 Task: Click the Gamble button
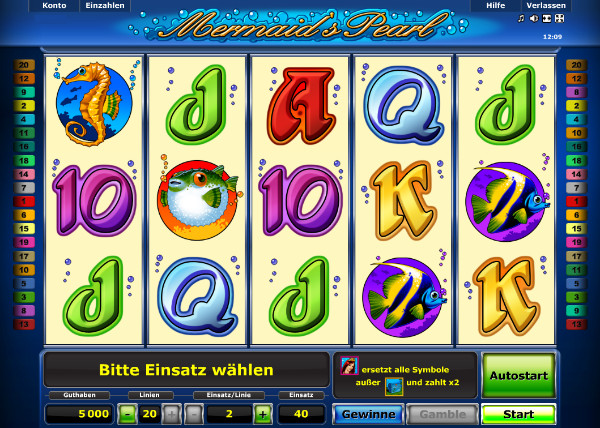pyautogui.click(x=441, y=414)
